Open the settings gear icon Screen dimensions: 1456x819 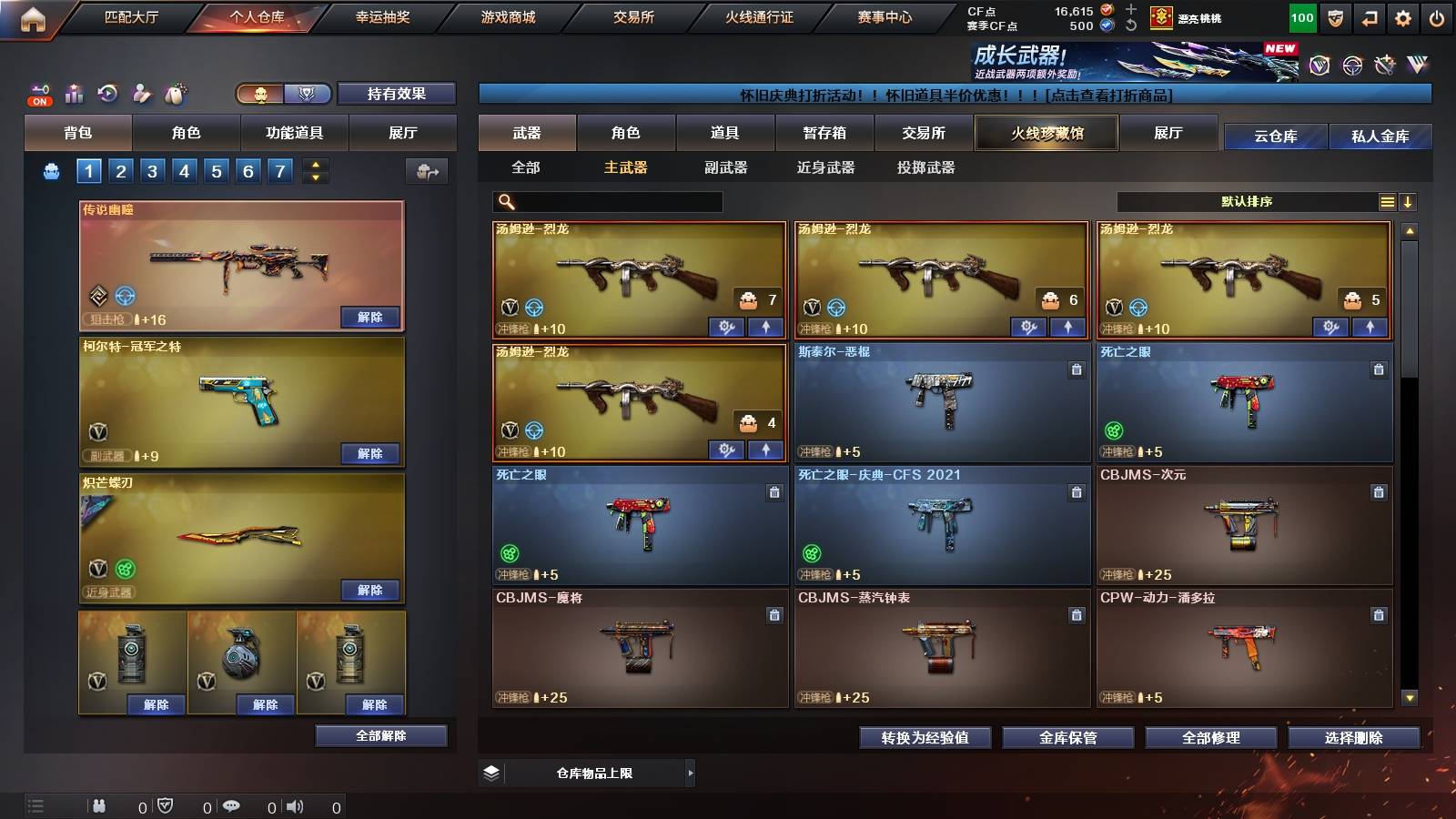[x=1400, y=15]
